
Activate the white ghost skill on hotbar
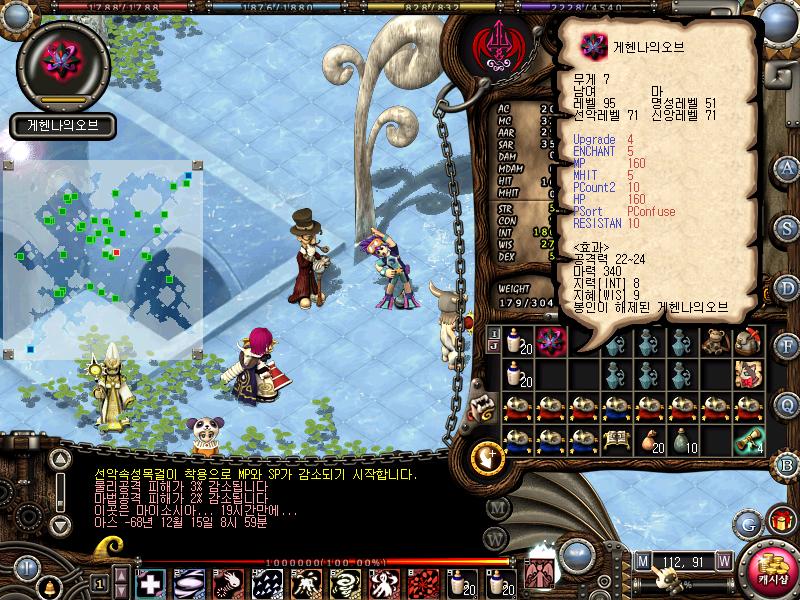(384, 582)
